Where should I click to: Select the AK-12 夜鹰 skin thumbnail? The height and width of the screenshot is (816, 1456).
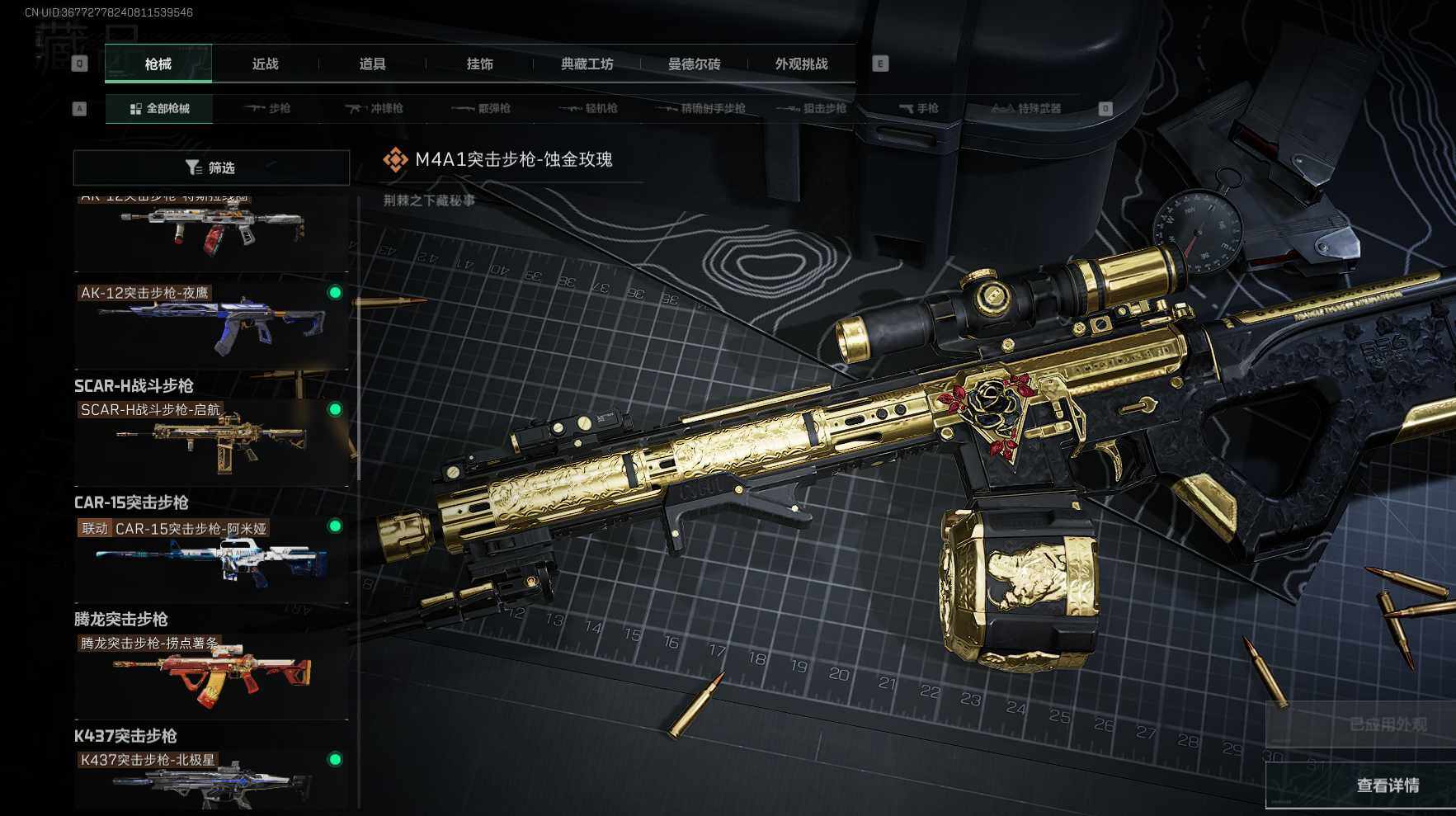tap(211, 327)
